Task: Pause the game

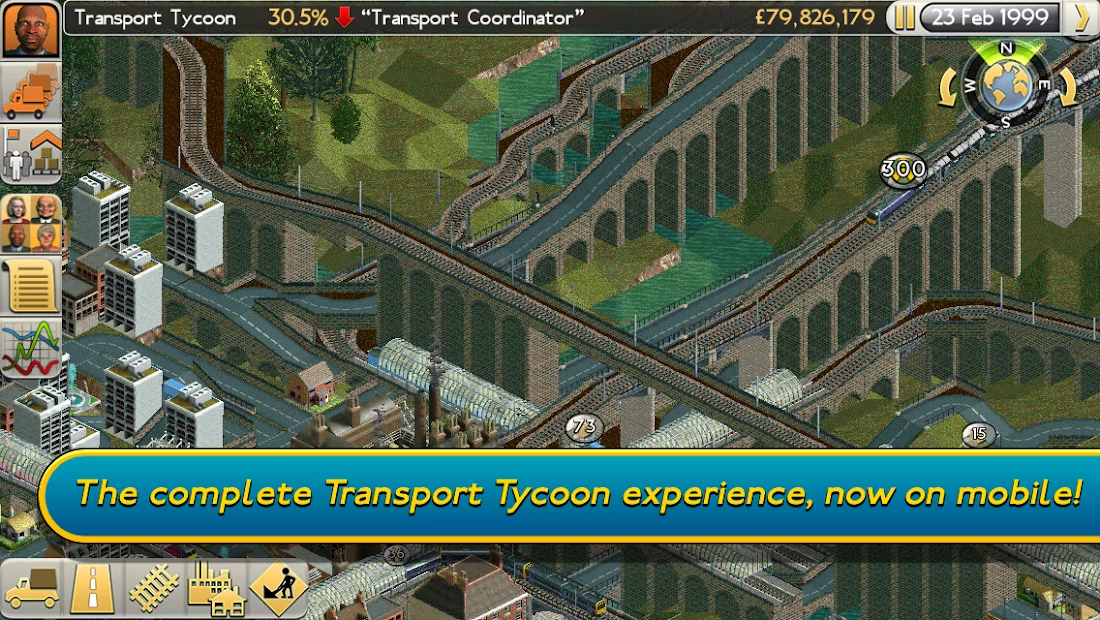Action: click(x=904, y=18)
